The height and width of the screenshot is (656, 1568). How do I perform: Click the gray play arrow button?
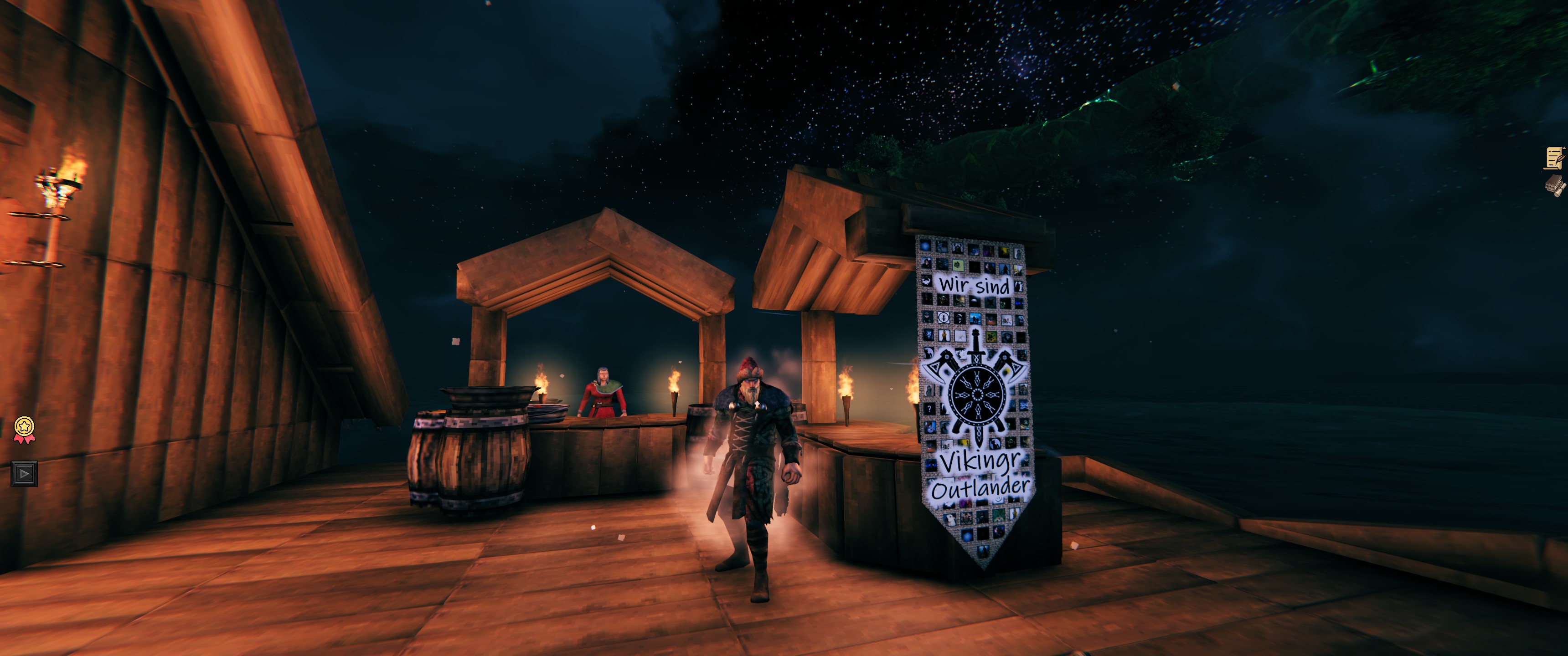coord(24,473)
